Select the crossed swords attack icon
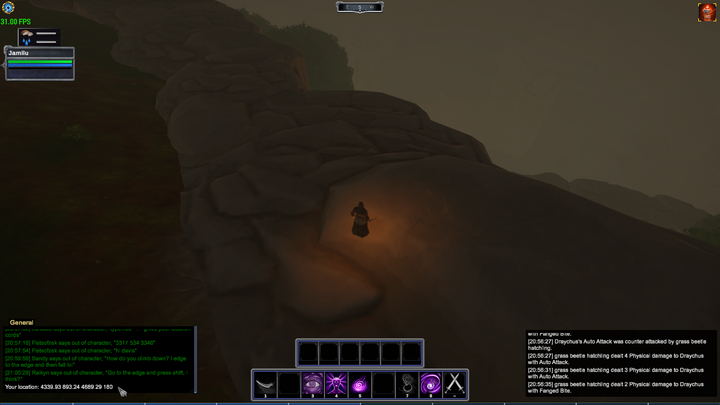 pos(455,383)
